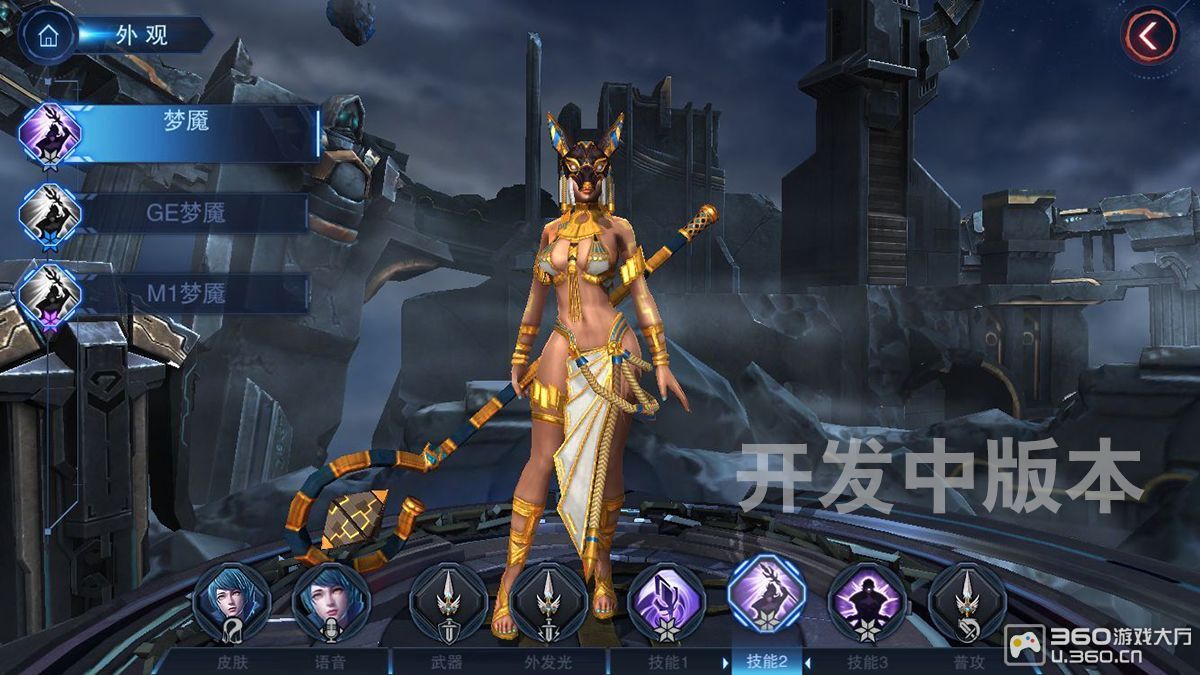Open the 武器 weapon icon
Image resolution: width=1200 pixels, height=675 pixels.
tap(448, 602)
